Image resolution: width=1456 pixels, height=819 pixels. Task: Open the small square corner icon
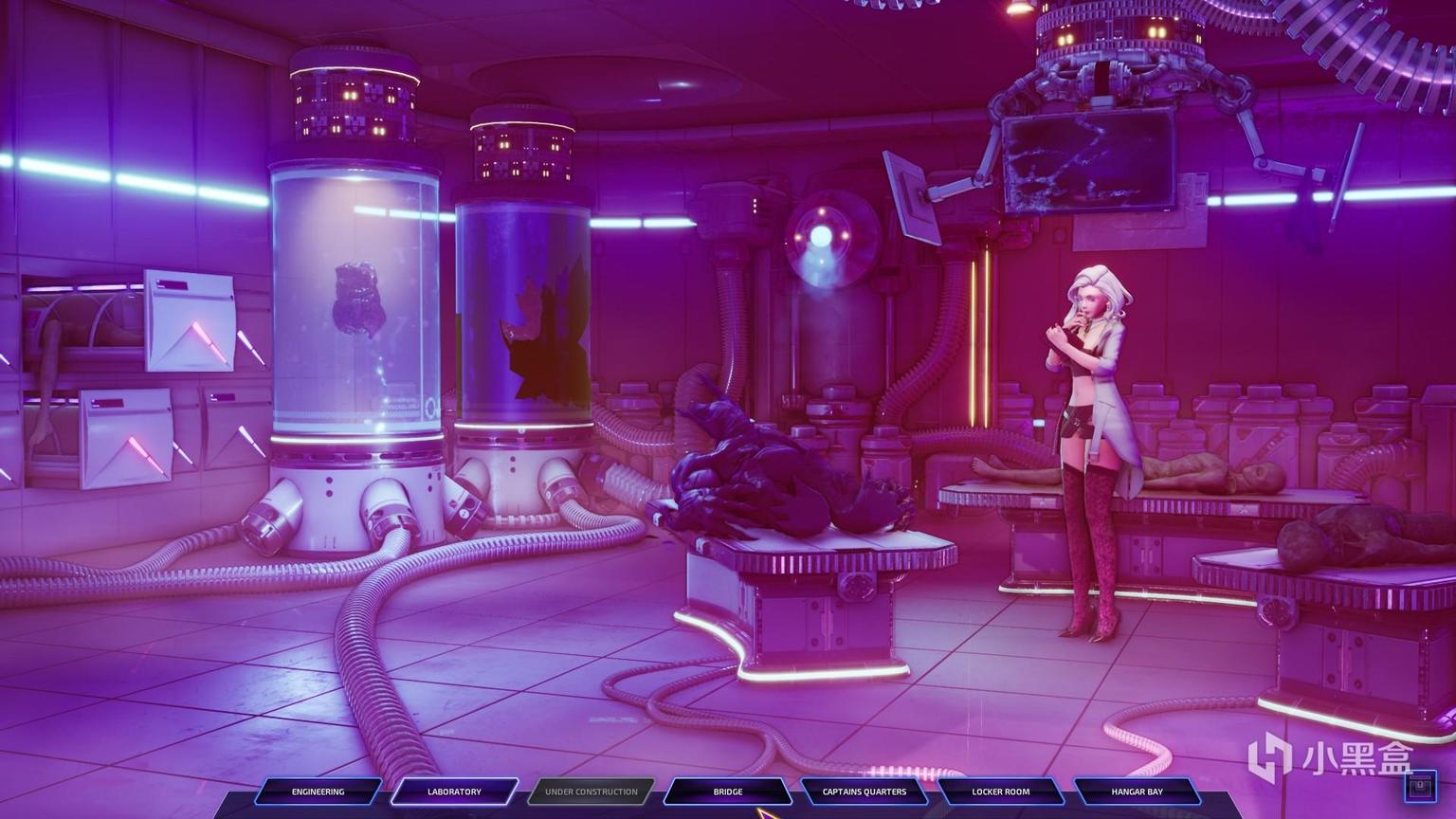[1419, 785]
